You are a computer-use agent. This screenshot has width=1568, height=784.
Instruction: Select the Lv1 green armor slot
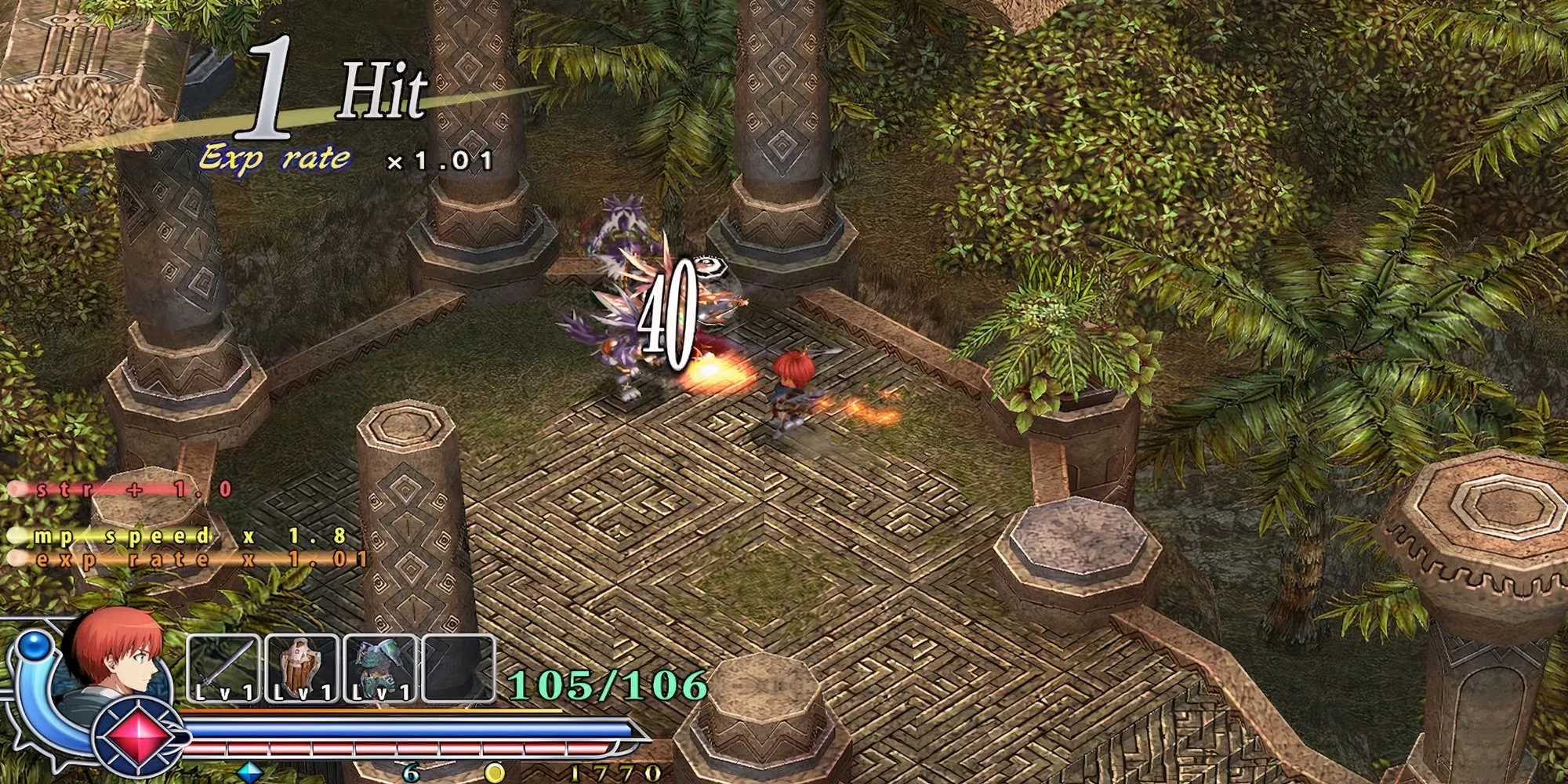click(380, 668)
